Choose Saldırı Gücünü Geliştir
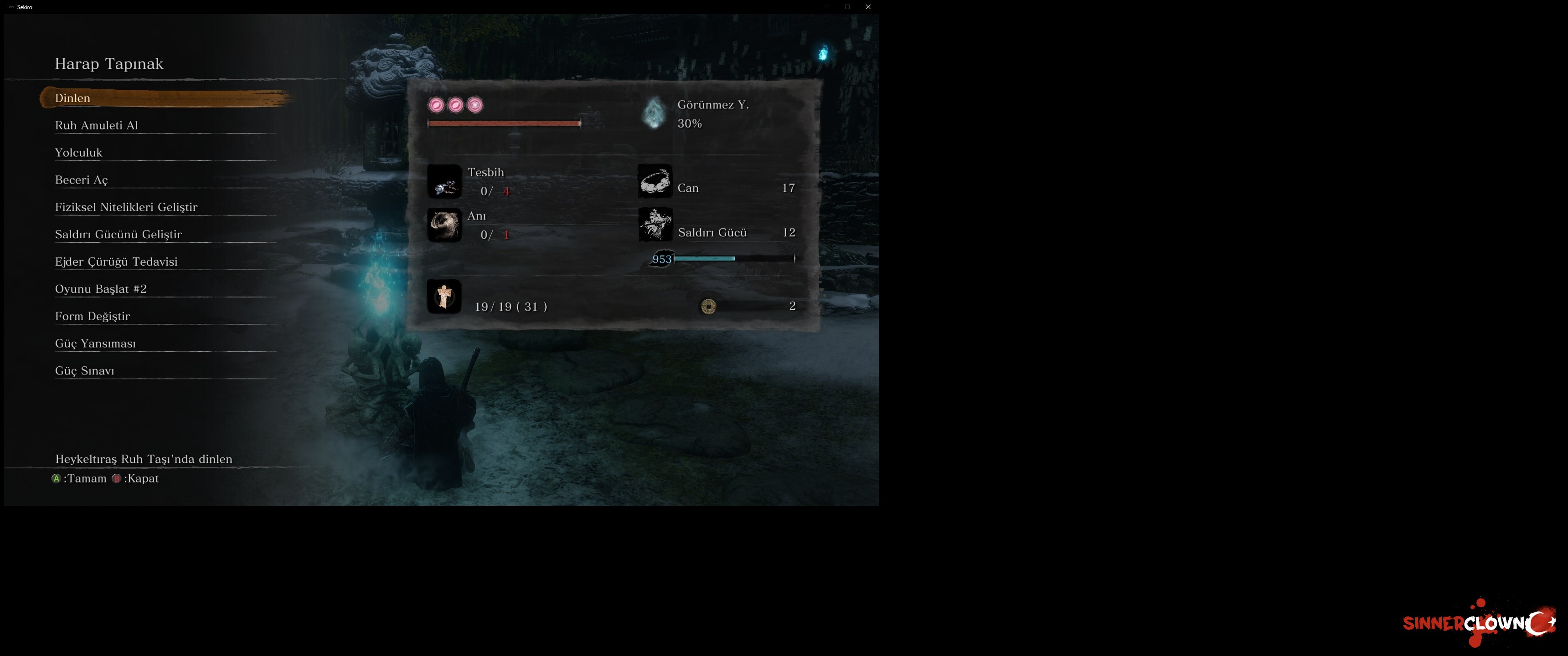This screenshot has width=1568, height=656. (x=118, y=234)
